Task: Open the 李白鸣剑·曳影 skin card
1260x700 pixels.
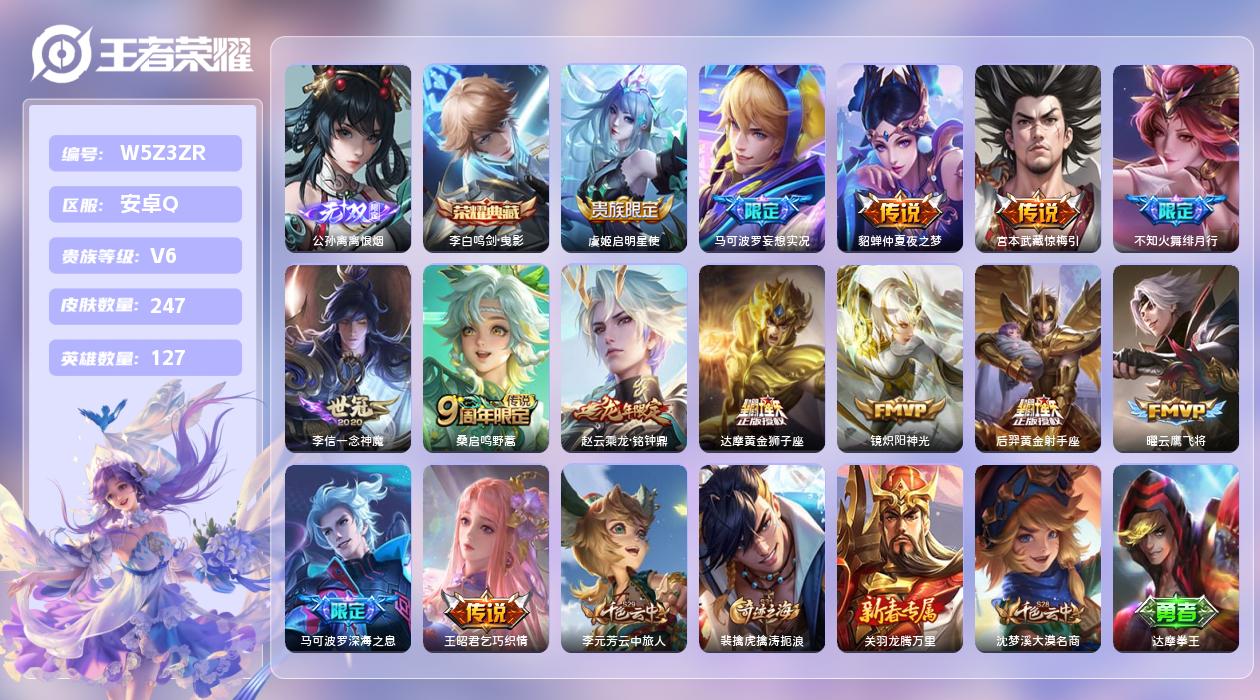Action: coord(486,158)
